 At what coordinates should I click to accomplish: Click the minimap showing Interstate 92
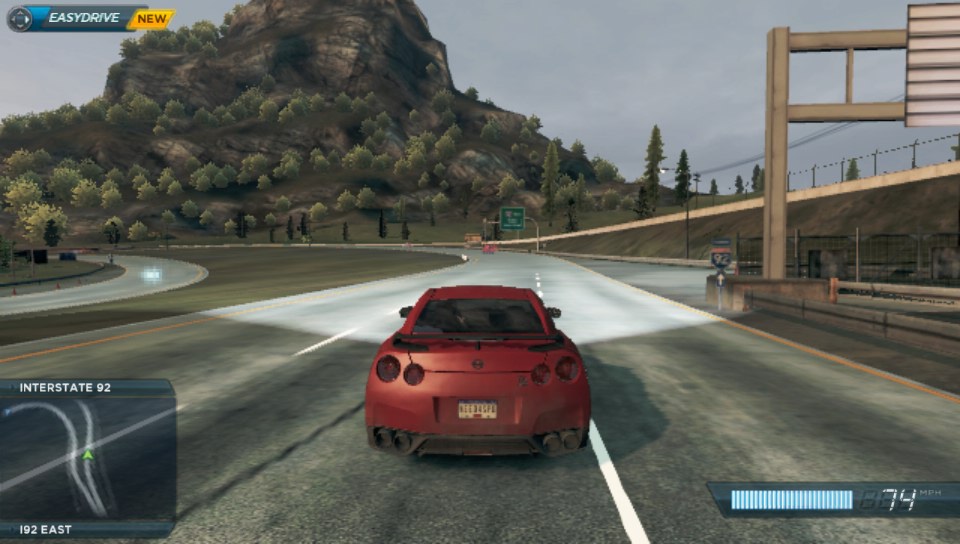pyautogui.click(x=88, y=458)
